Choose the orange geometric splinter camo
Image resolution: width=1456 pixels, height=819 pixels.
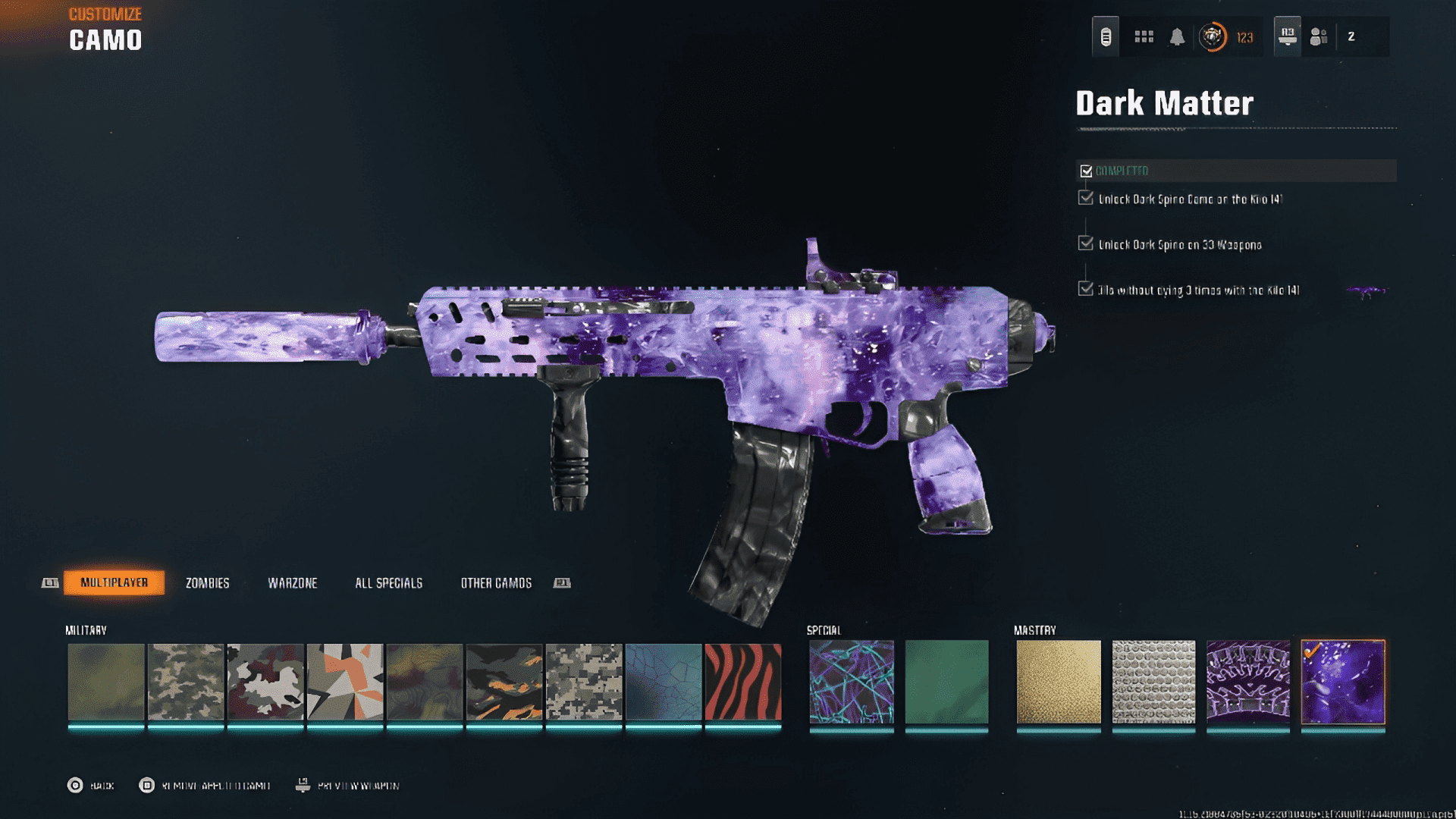pos(345,682)
